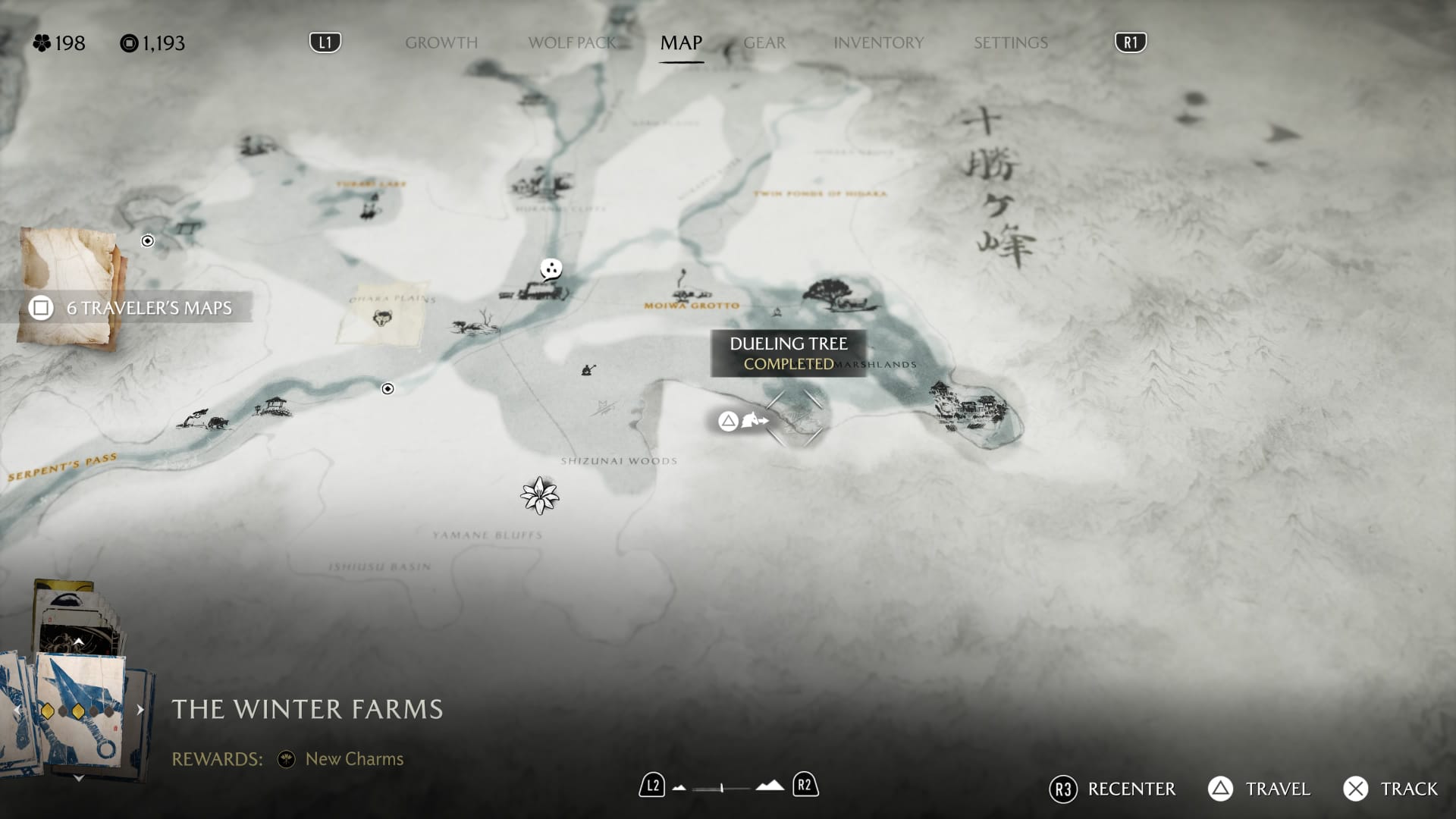1456x819 pixels.
Task: Click the Track option
Action: pyautogui.click(x=1391, y=789)
